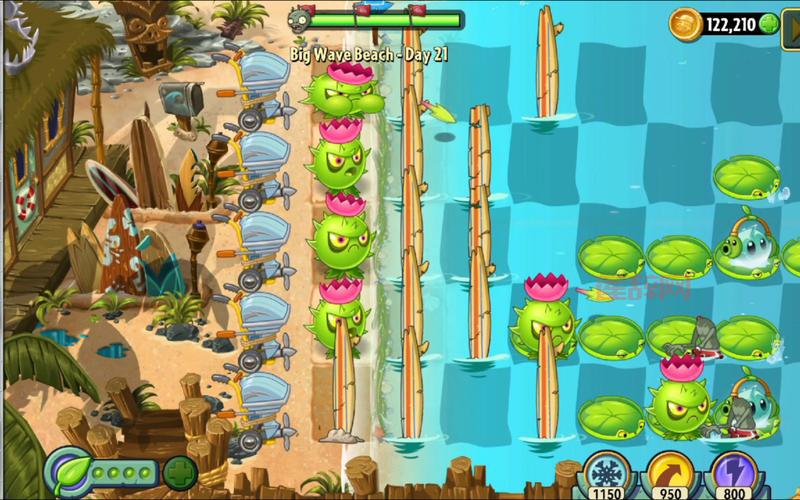Buy more Plant Food with the green plus
Viewport: 800px width, 500px height.
[x=180, y=471]
